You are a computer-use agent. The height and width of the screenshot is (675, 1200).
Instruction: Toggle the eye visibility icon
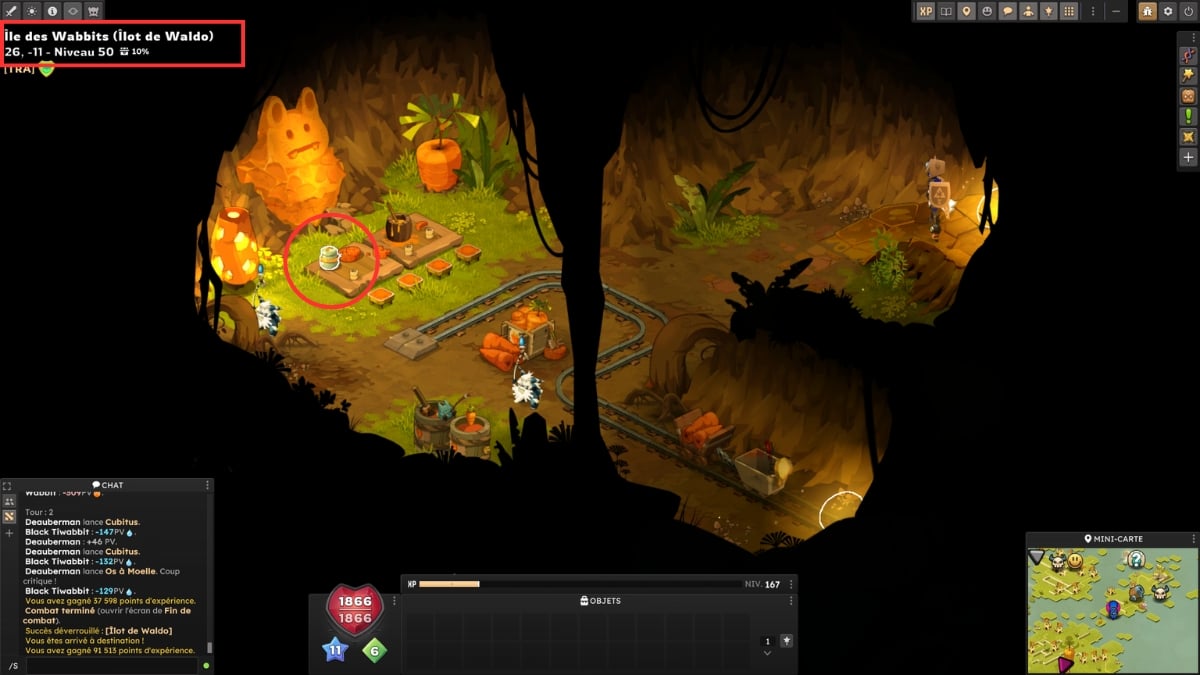click(73, 11)
